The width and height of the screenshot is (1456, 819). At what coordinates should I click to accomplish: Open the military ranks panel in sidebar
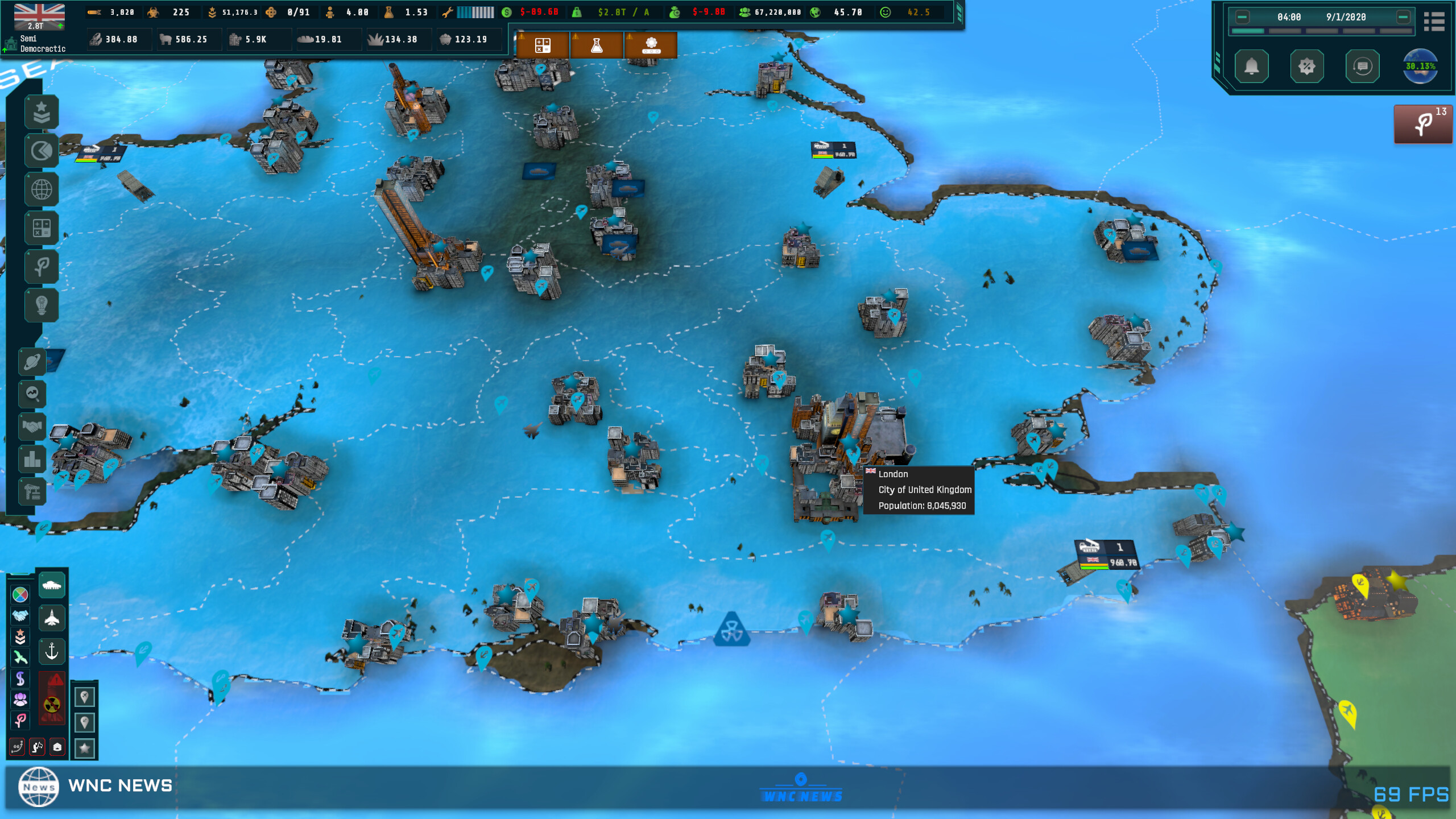pyautogui.click(x=41, y=112)
